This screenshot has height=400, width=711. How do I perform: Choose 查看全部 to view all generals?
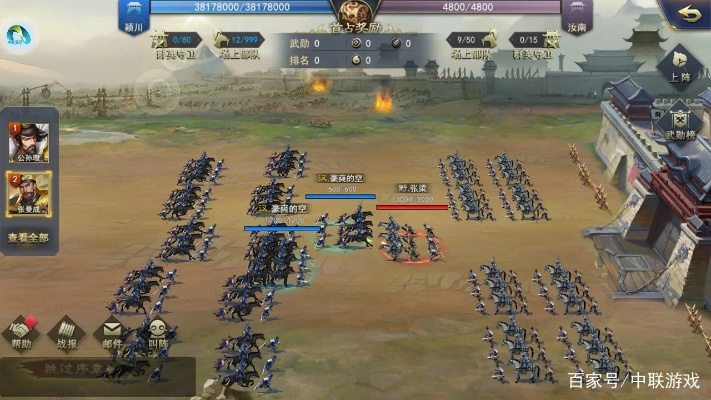point(28,238)
